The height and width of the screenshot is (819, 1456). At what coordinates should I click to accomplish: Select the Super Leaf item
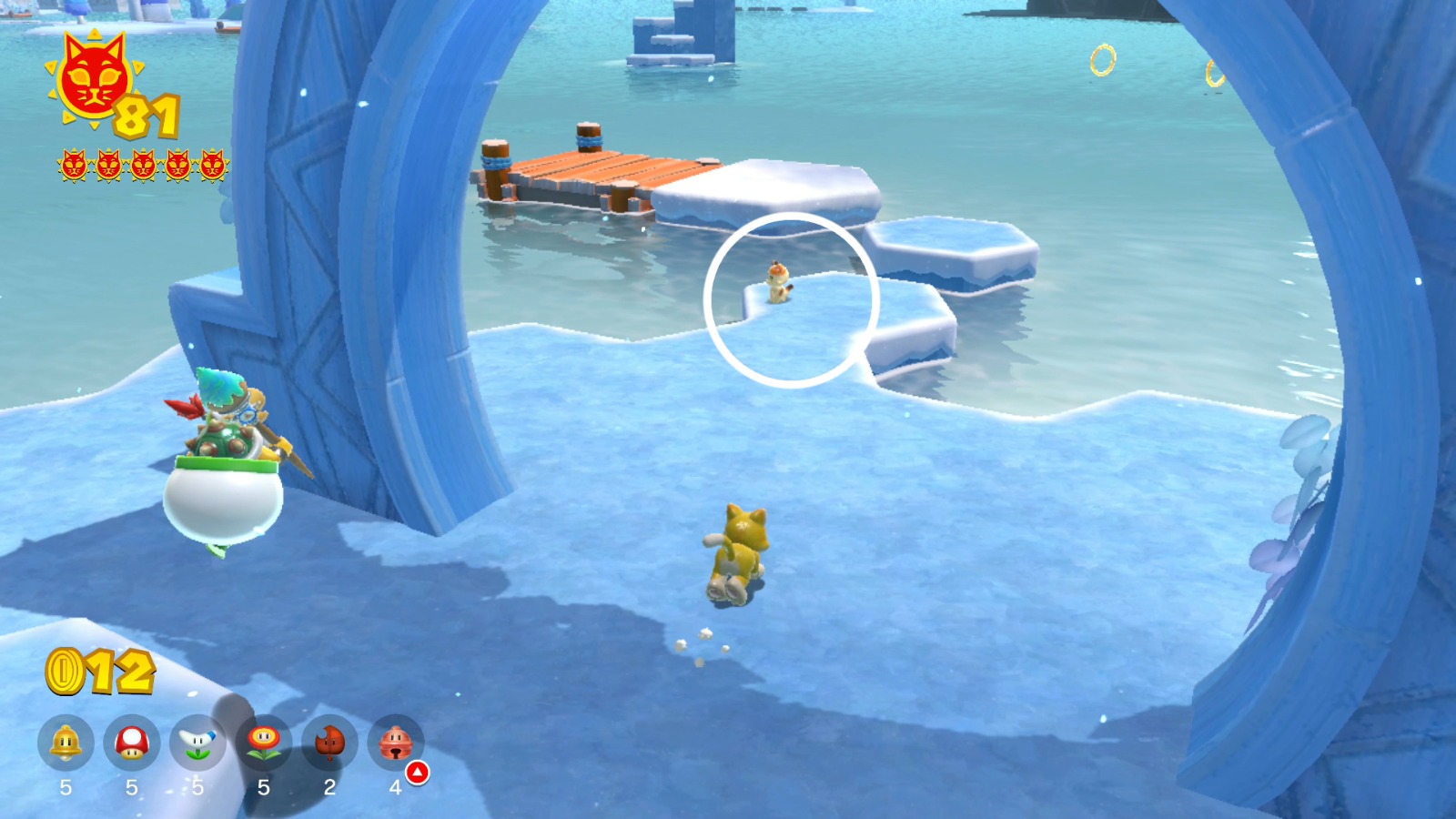tap(331, 742)
